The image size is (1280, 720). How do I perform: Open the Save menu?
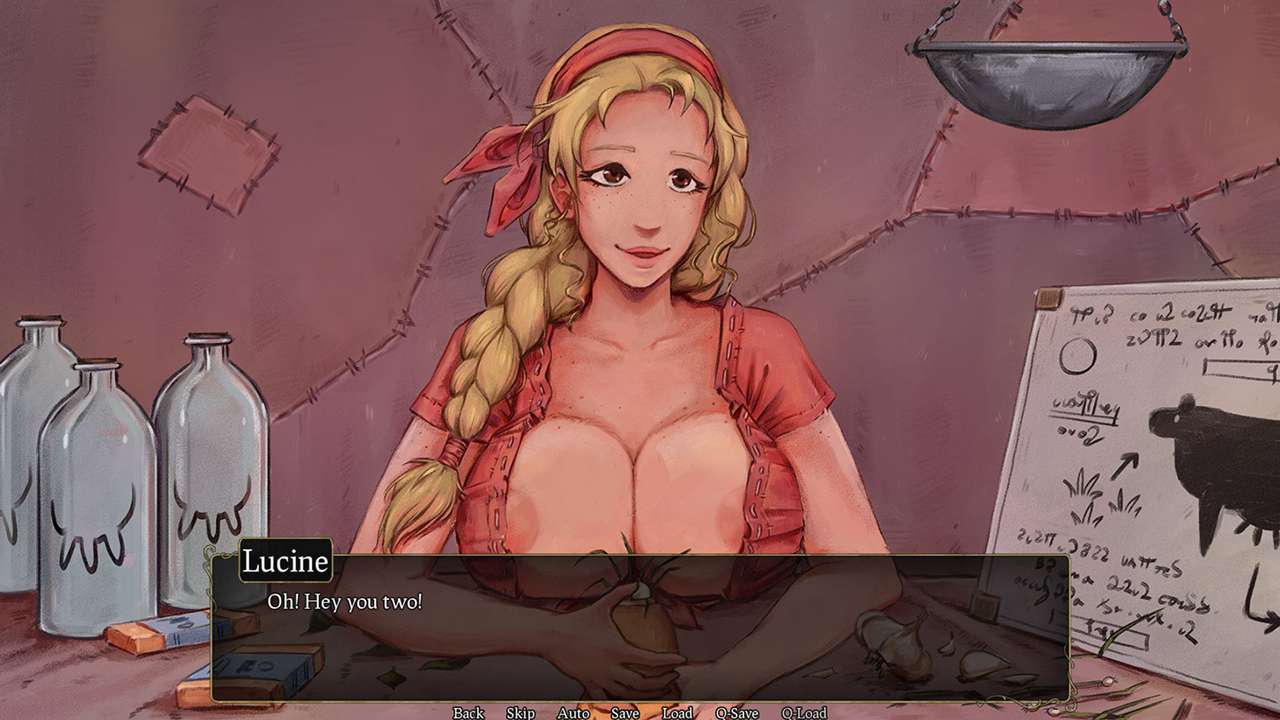pyautogui.click(x=625, y=712)
